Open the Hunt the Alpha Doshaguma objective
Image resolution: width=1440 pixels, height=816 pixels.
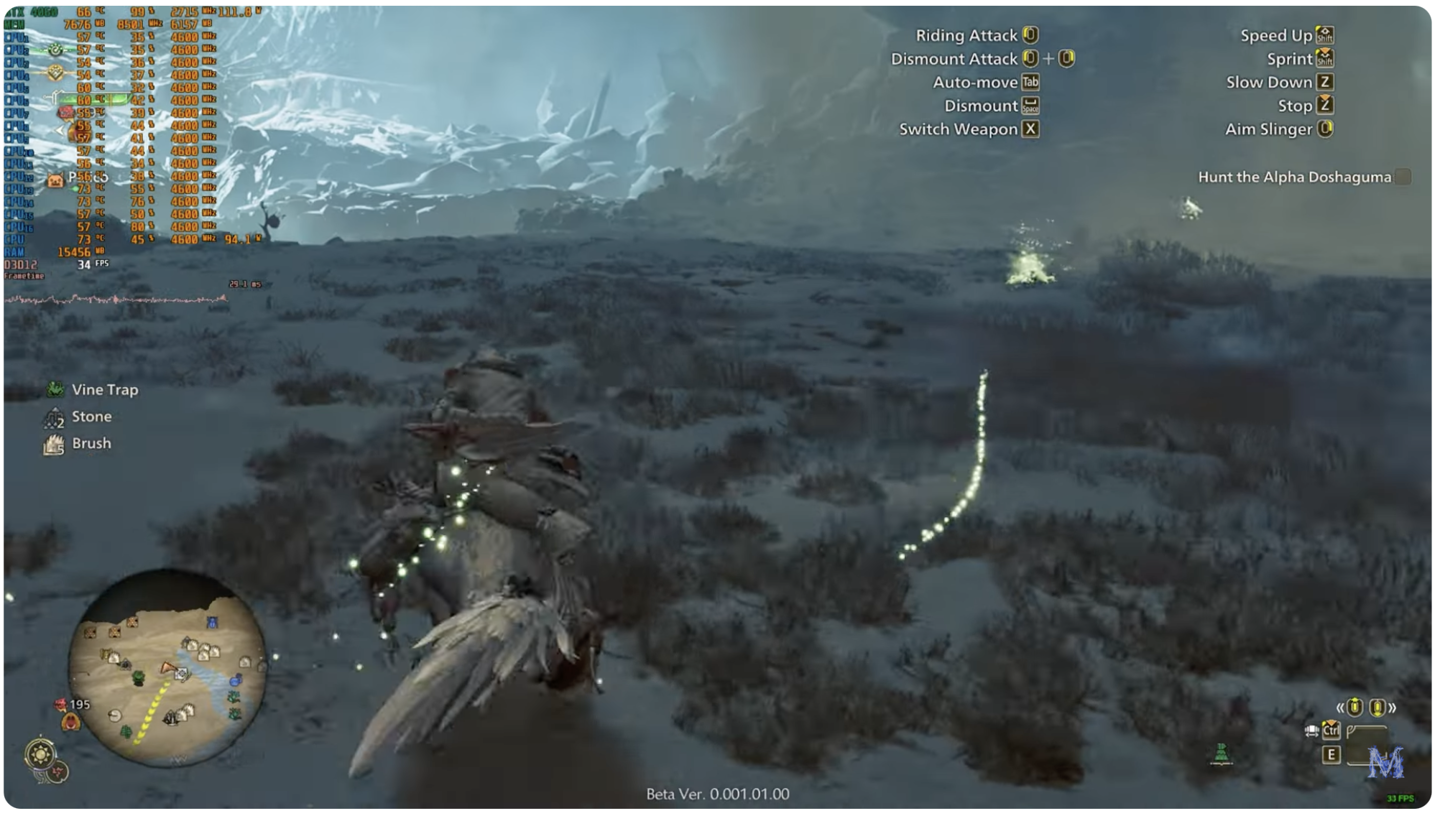(1294, 177)
